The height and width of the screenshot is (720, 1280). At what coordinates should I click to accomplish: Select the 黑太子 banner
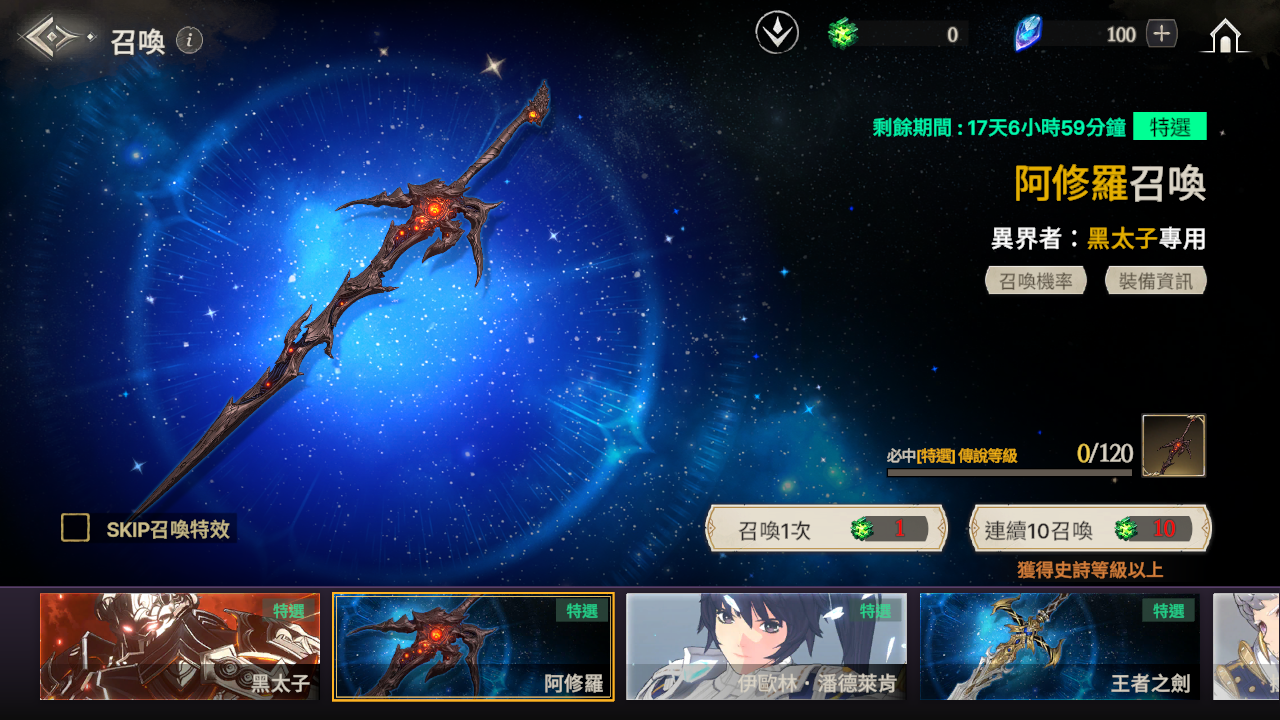pos(180,646)
